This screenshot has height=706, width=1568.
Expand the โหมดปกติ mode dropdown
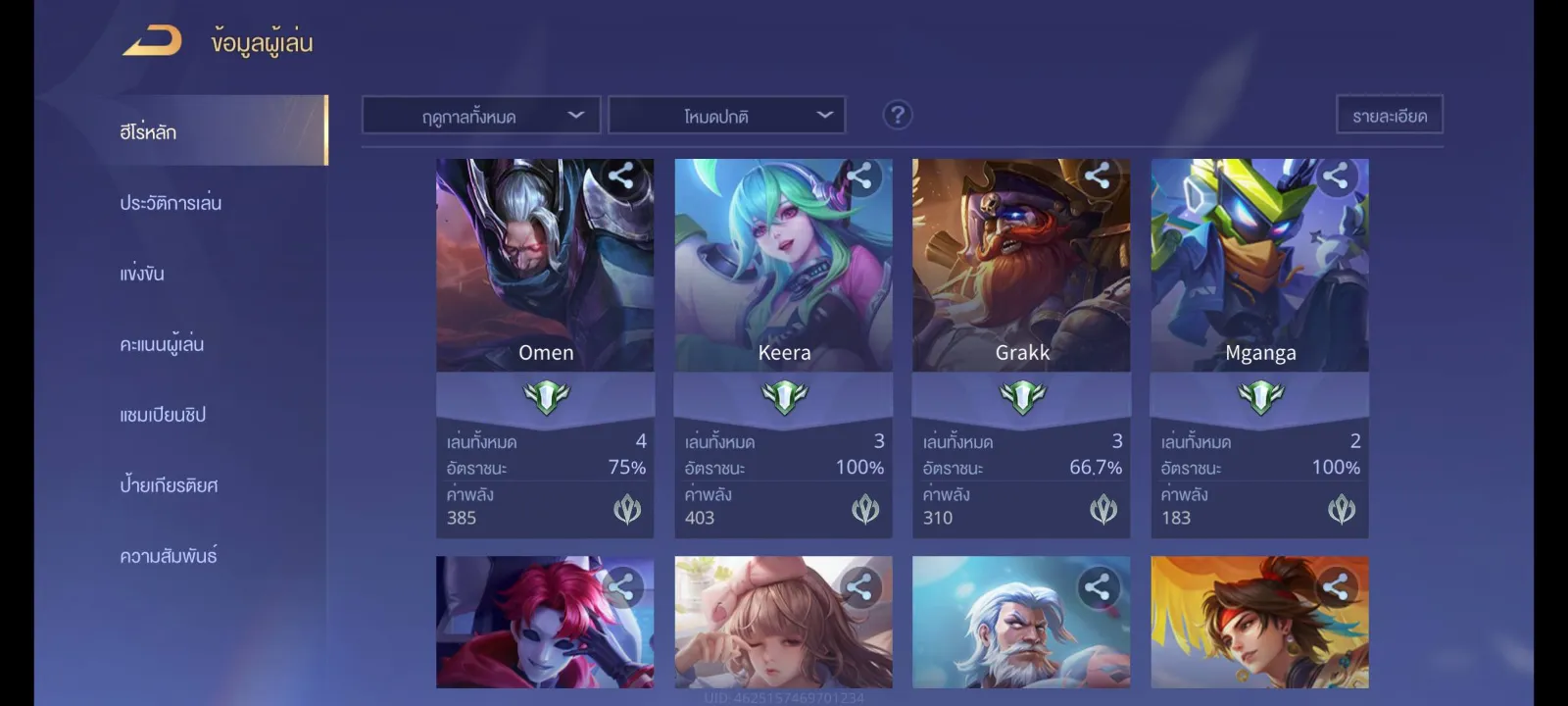(x=726, y=116)
